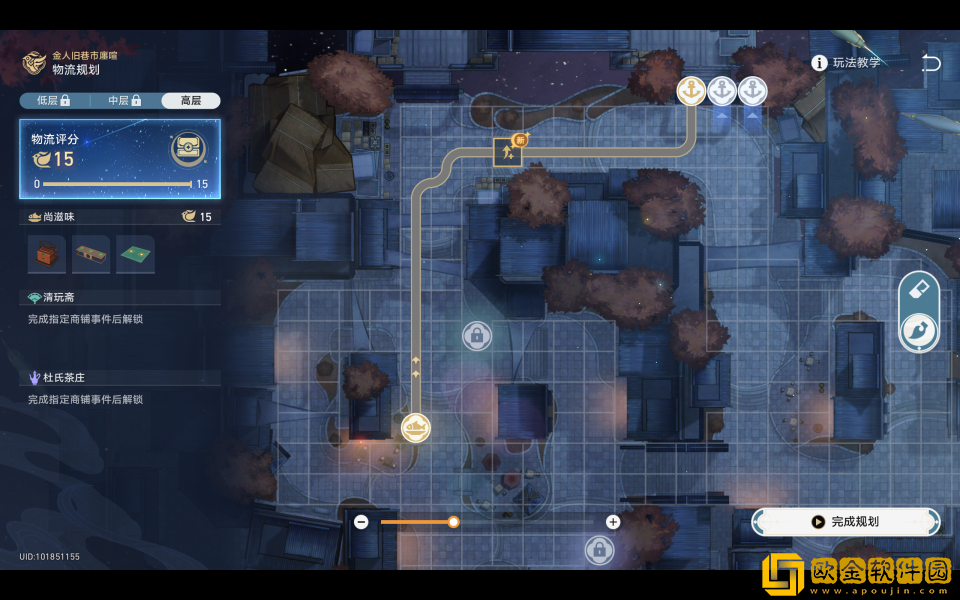The width and height of the screenshot is (960, 600).
Task: Zoom in with the plus button
Action: point(613,522)
